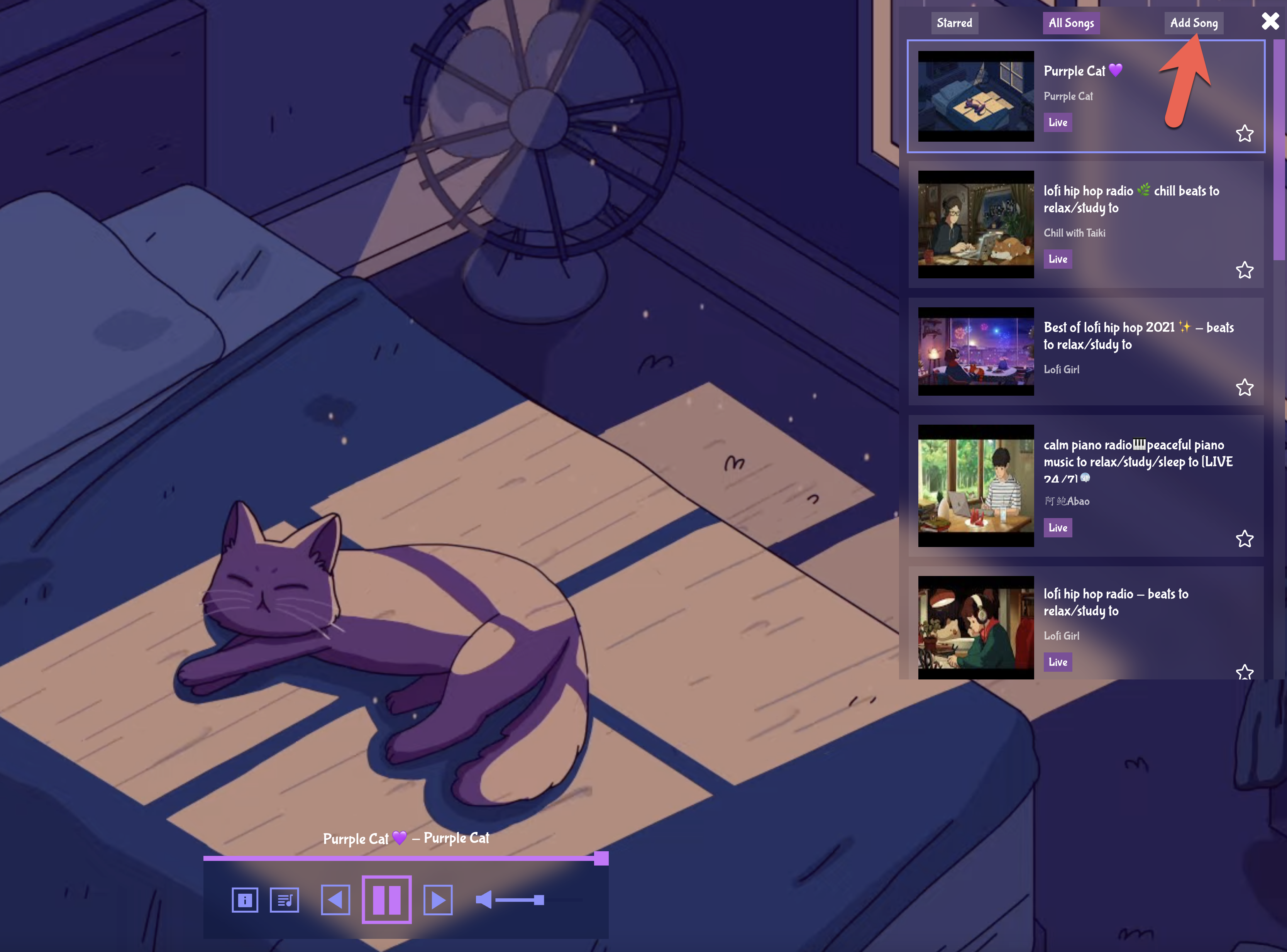Pause the current song

click(x=386, y=899)
